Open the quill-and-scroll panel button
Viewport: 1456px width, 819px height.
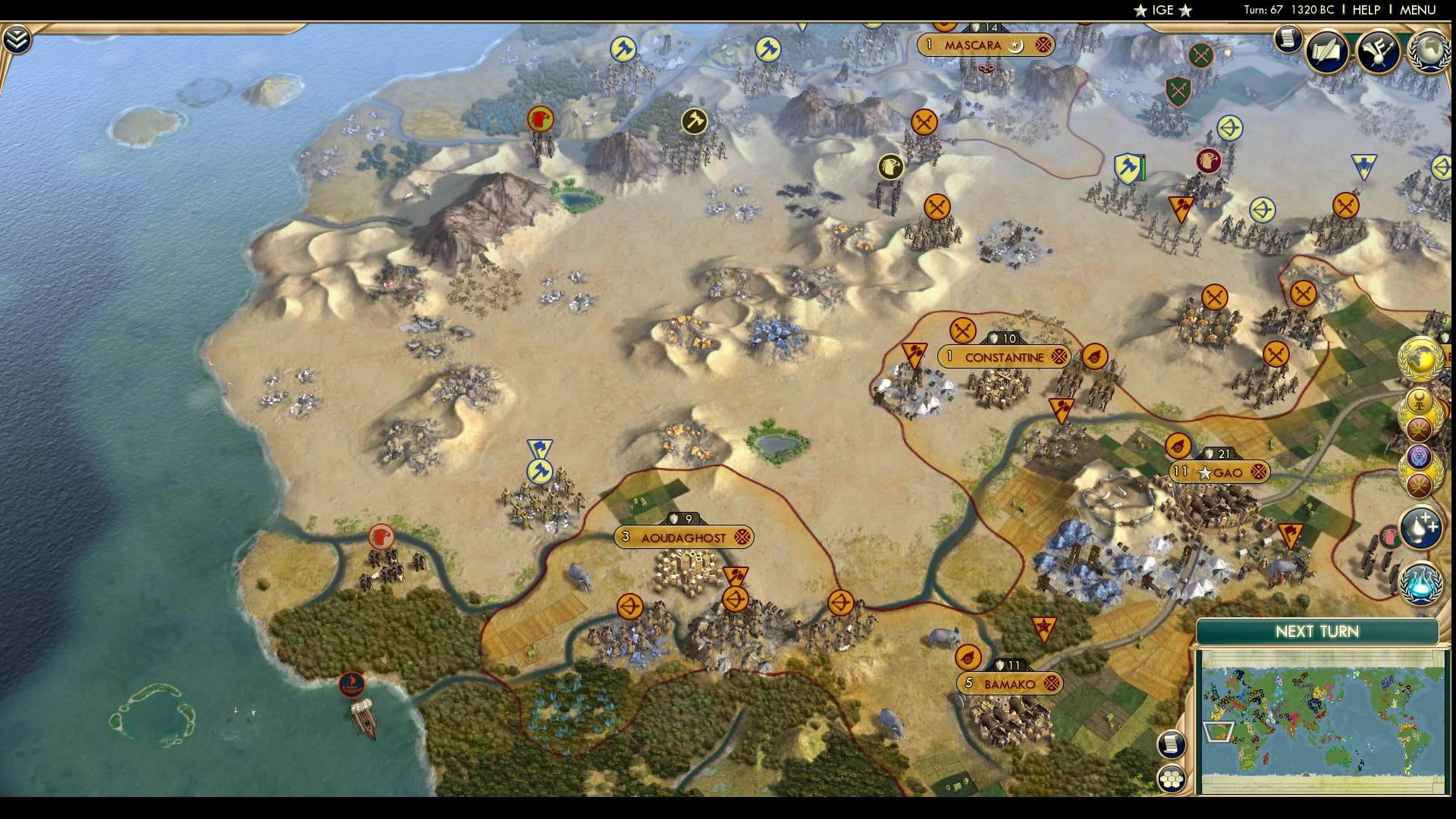[1327, 51]
